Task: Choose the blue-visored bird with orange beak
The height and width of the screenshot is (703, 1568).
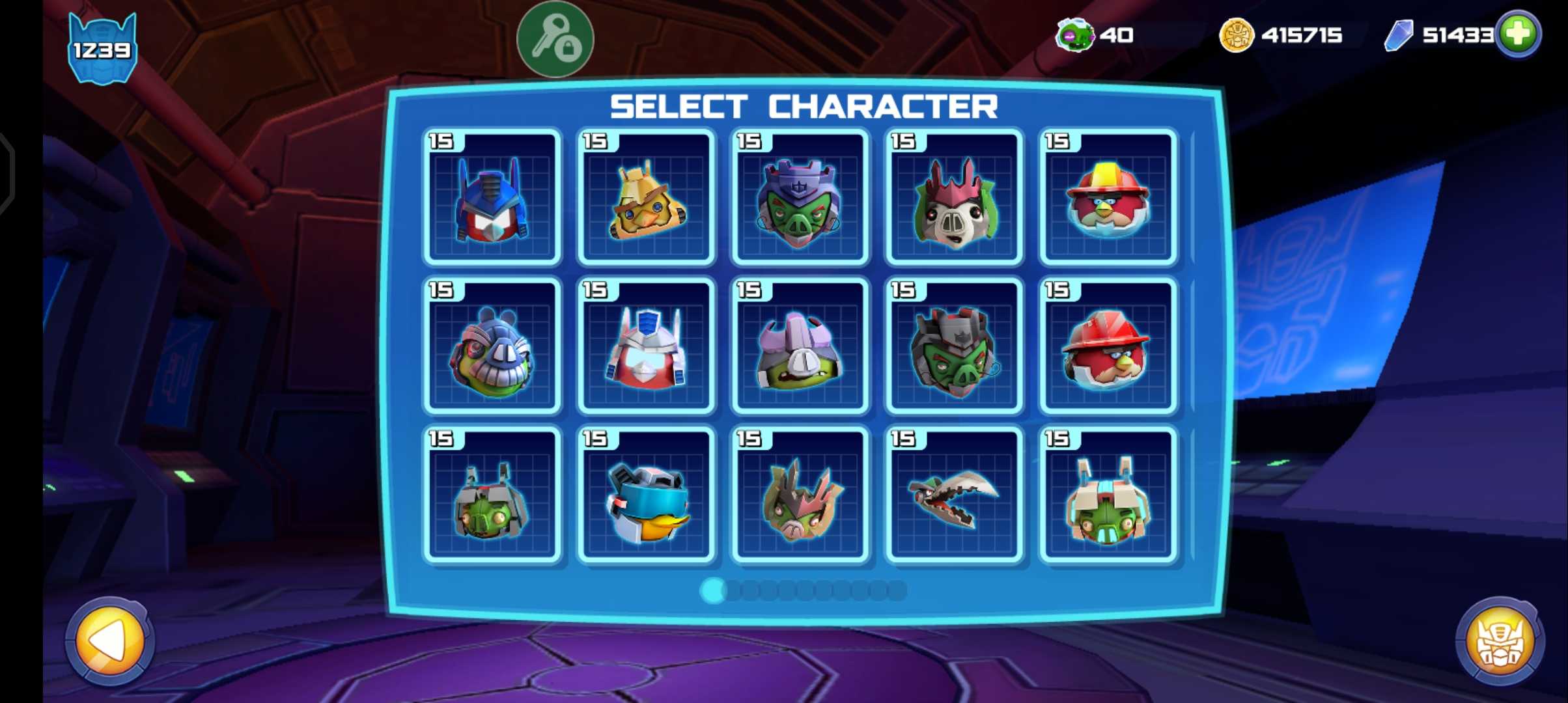Action: pyautogui.click(x=646, y=495)
